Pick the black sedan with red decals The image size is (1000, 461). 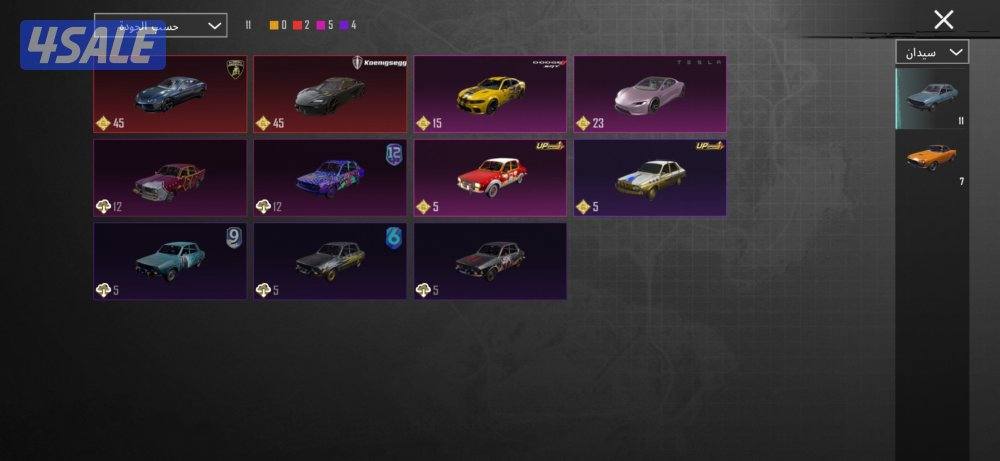[490, 261]
